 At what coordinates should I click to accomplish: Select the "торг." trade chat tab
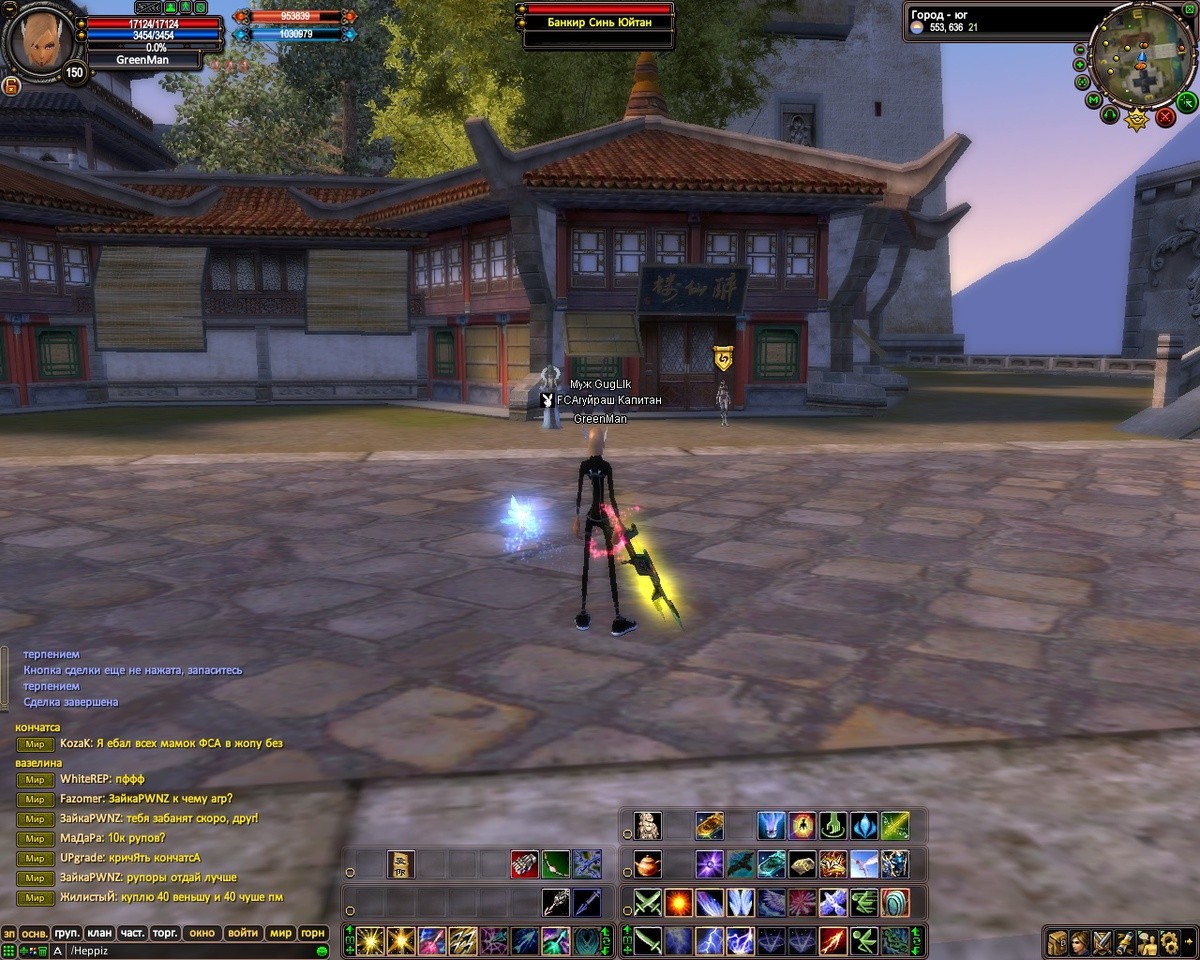(164, 933)
